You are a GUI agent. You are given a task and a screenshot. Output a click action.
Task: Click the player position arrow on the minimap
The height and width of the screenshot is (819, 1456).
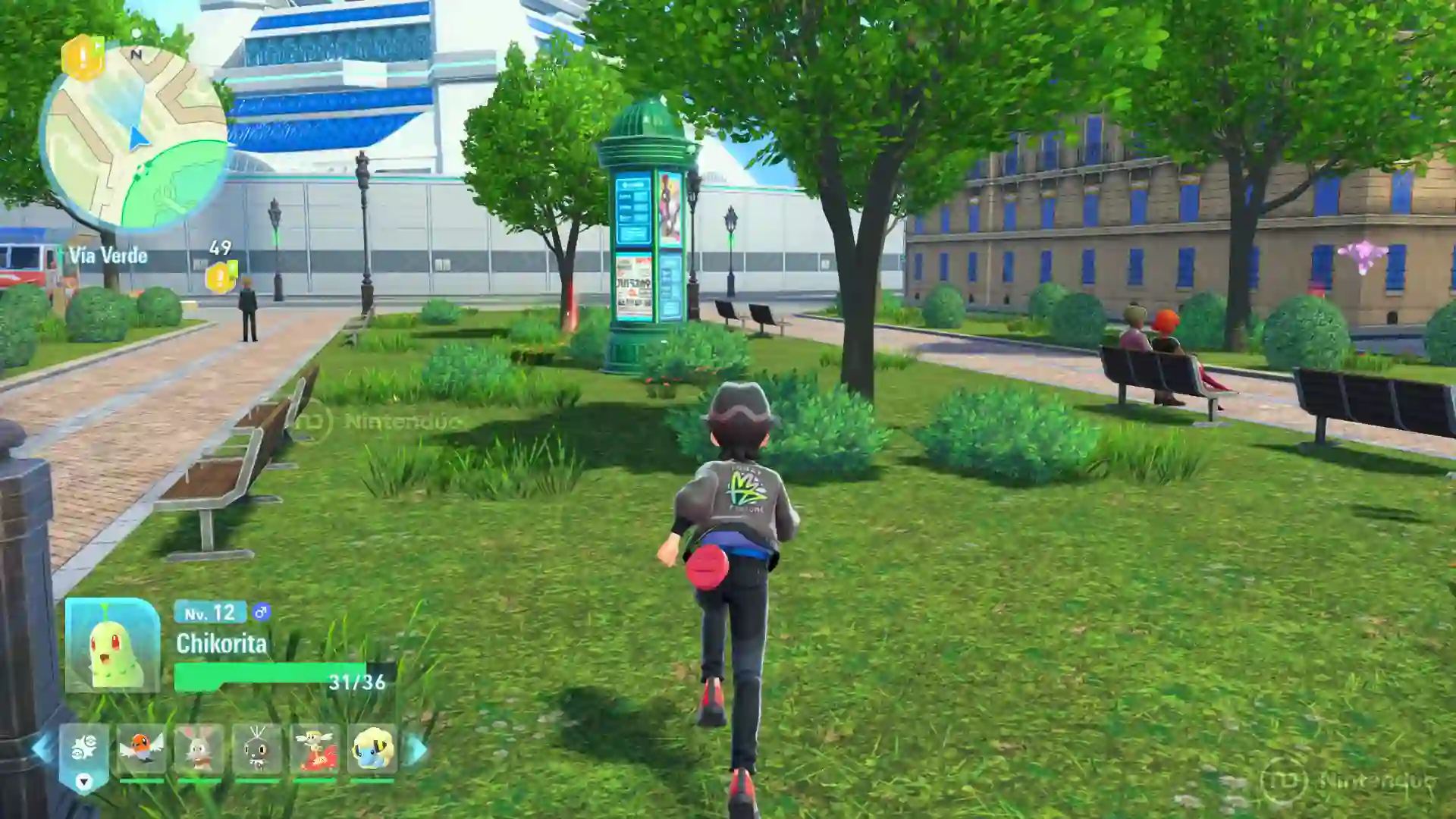click(x=136, y=140)
